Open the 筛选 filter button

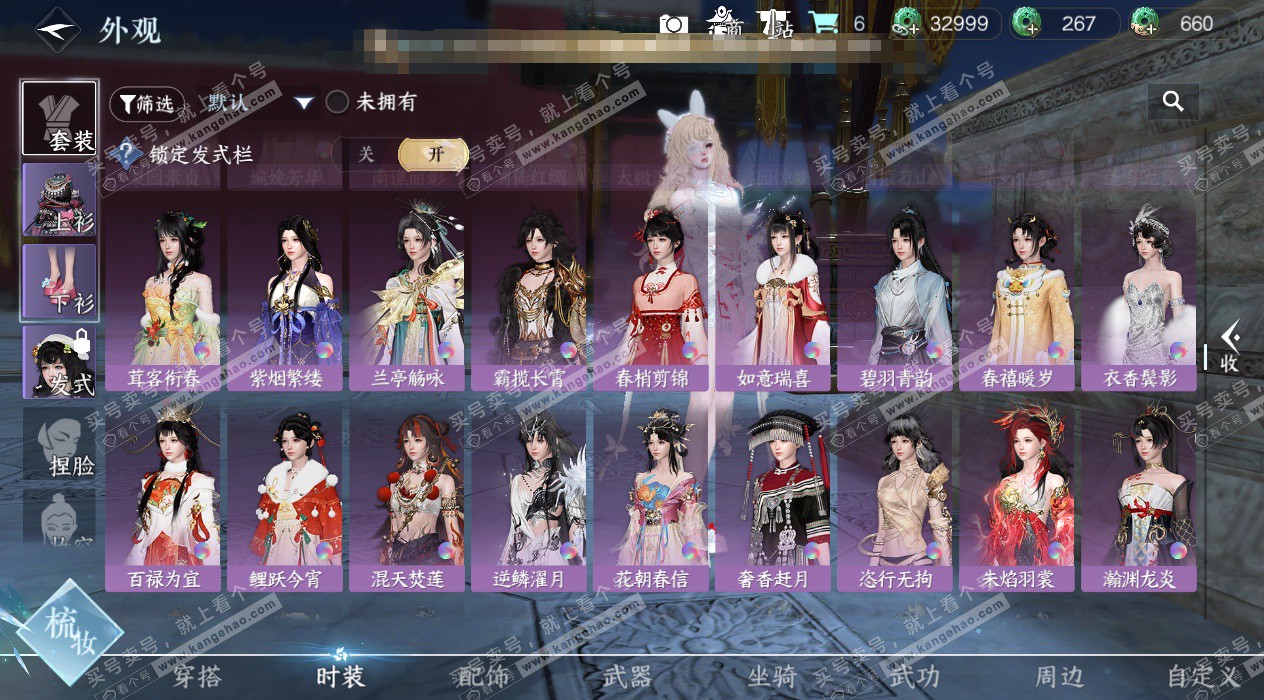coord(147,103)
